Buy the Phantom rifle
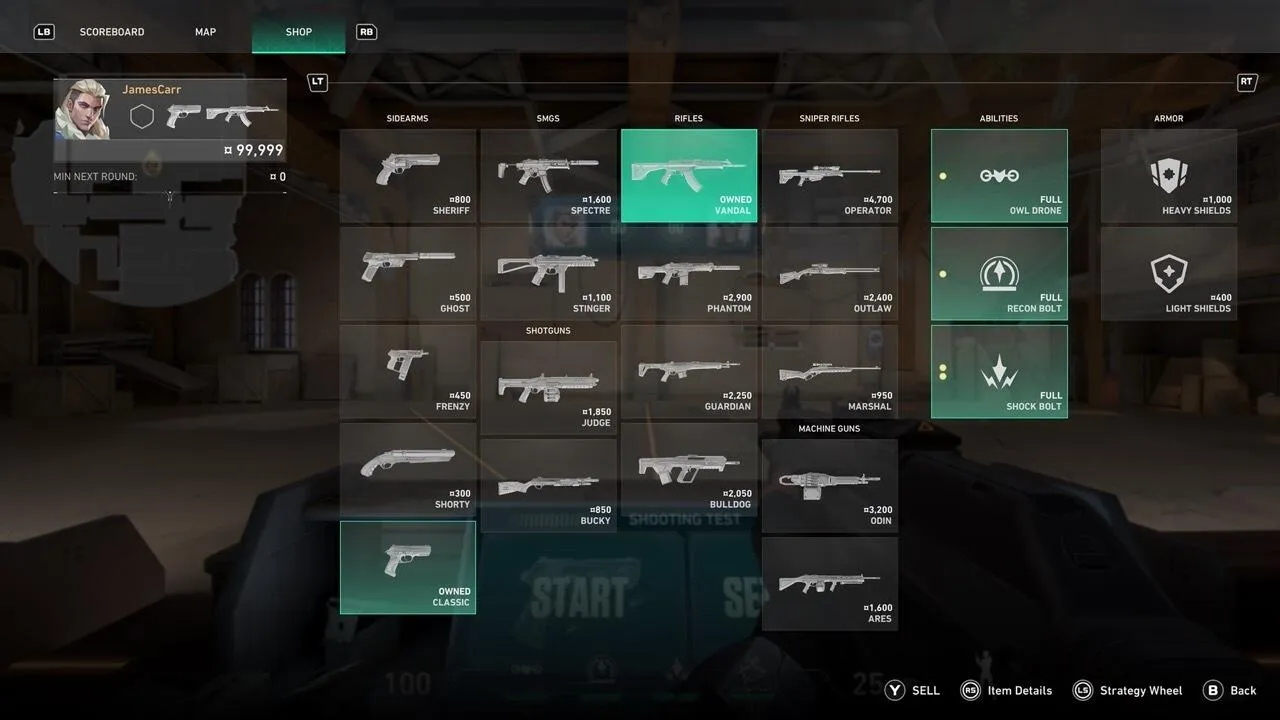Image resolution: width=1280 pixels, height=720 pixels. [689, 273]
